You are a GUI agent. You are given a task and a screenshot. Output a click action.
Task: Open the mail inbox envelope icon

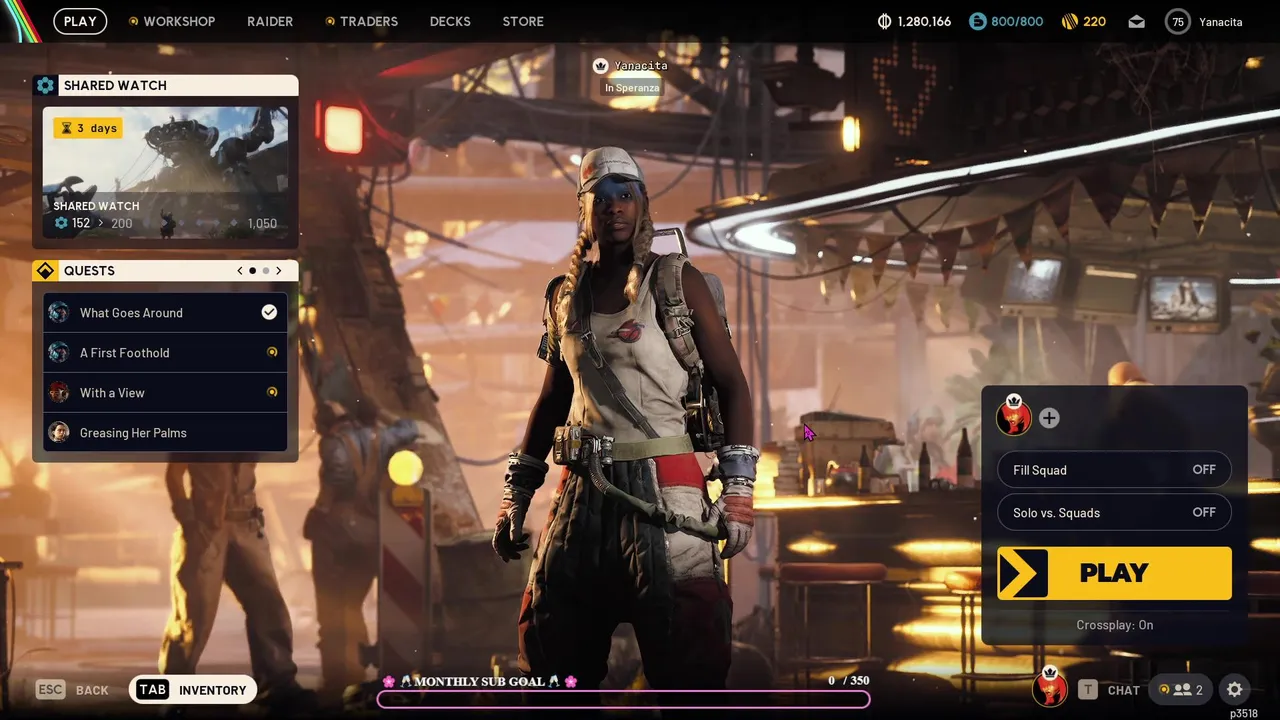coord(1136,21)
